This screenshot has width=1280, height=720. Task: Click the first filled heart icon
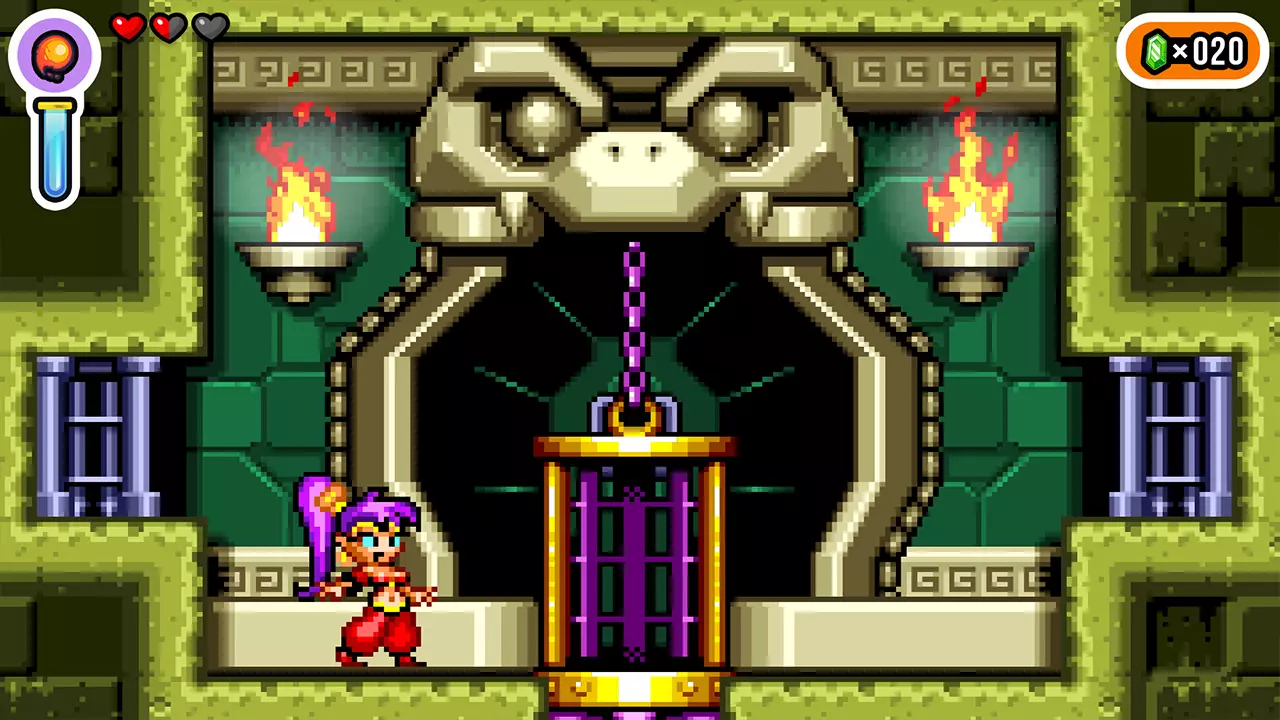(129, 28)
